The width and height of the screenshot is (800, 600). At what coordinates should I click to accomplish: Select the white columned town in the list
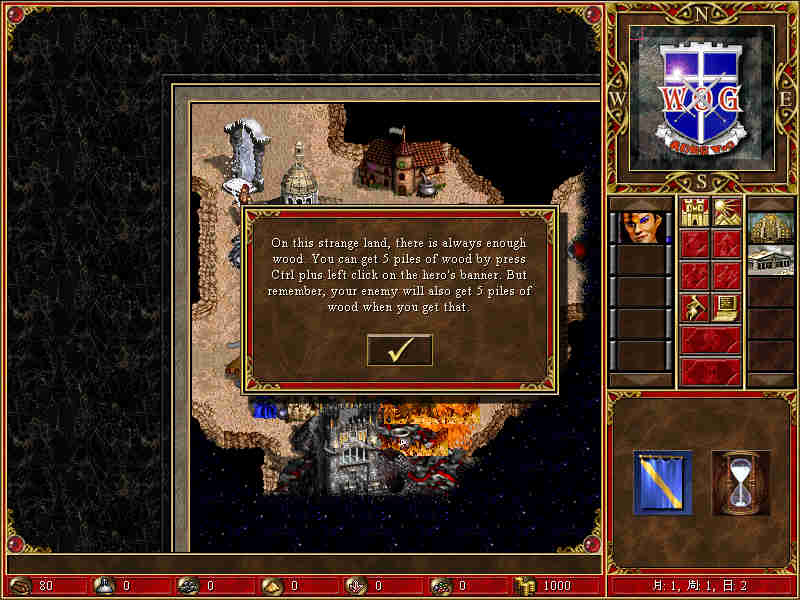770,260
